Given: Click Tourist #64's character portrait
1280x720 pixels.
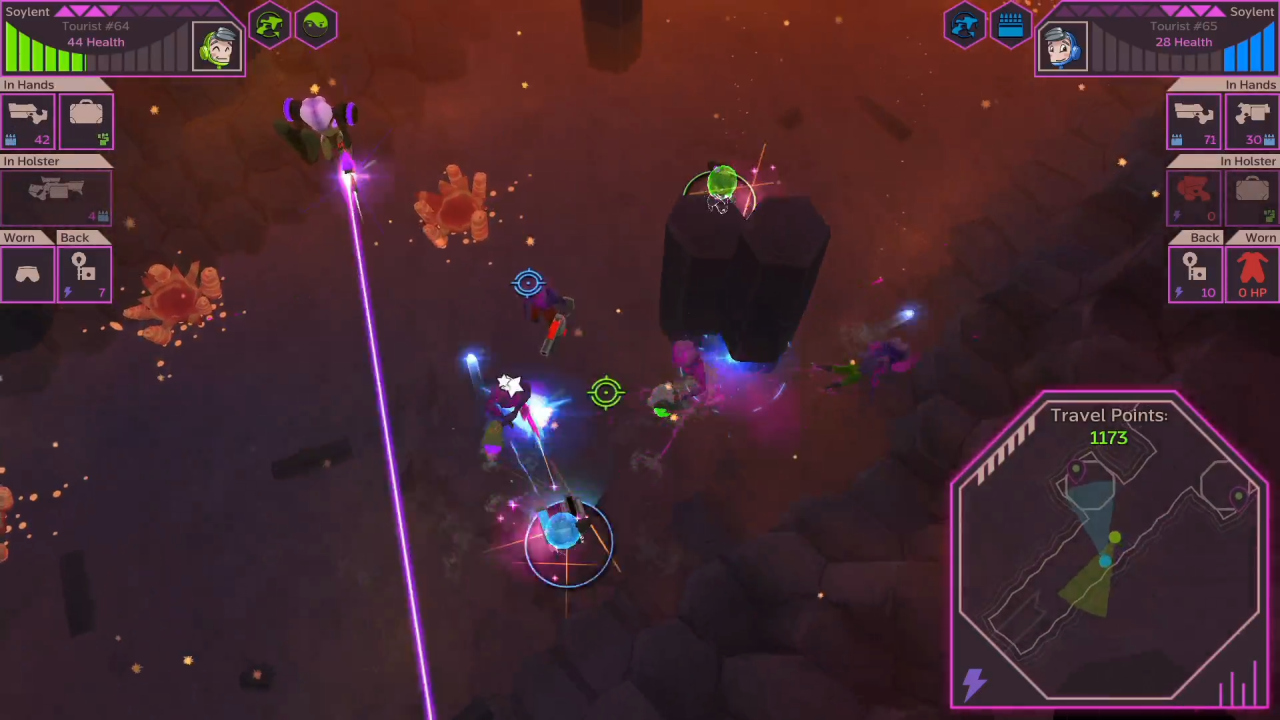Looking at the screenshot, I should (217, 45).
